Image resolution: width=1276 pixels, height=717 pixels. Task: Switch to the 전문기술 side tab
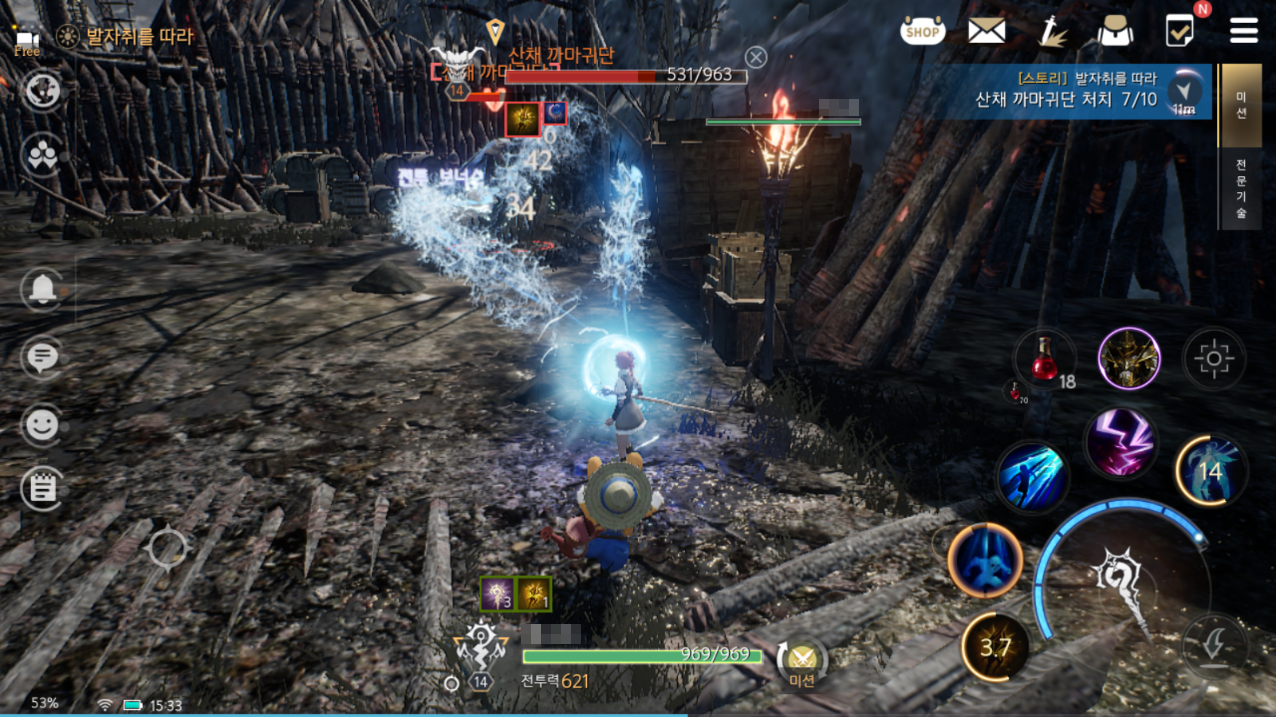point(1241,187)
